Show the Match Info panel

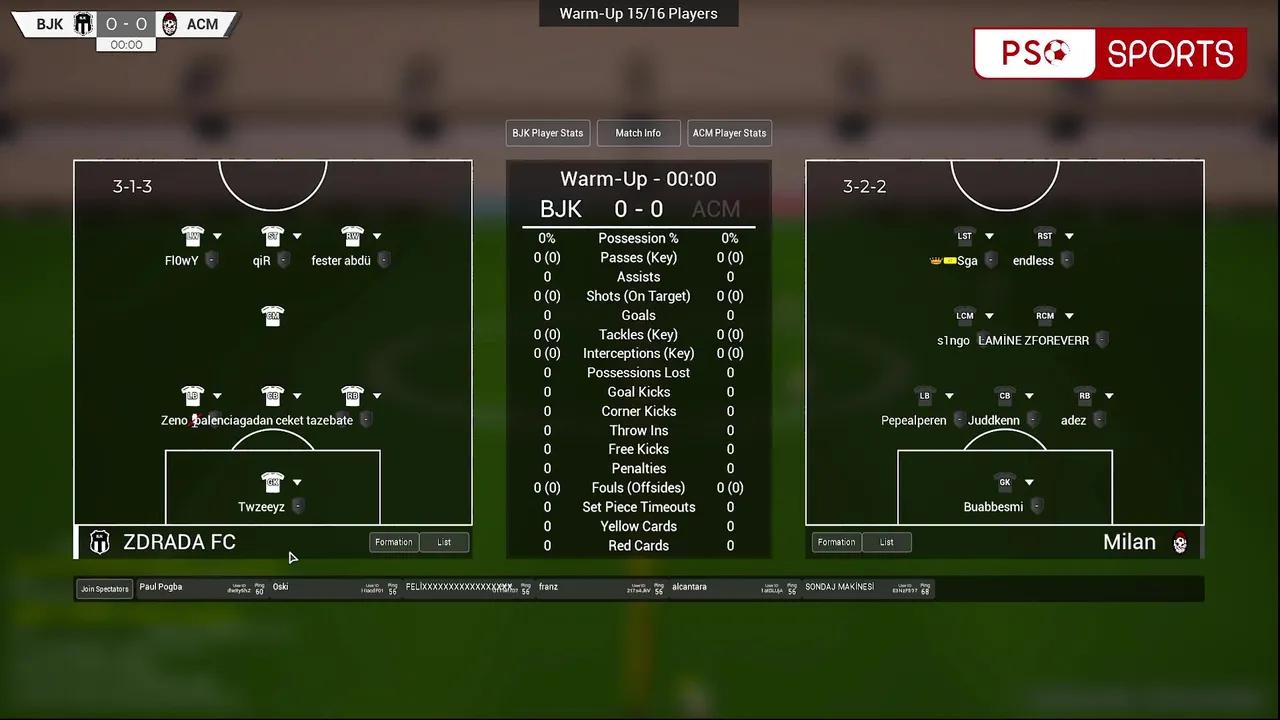638,133
